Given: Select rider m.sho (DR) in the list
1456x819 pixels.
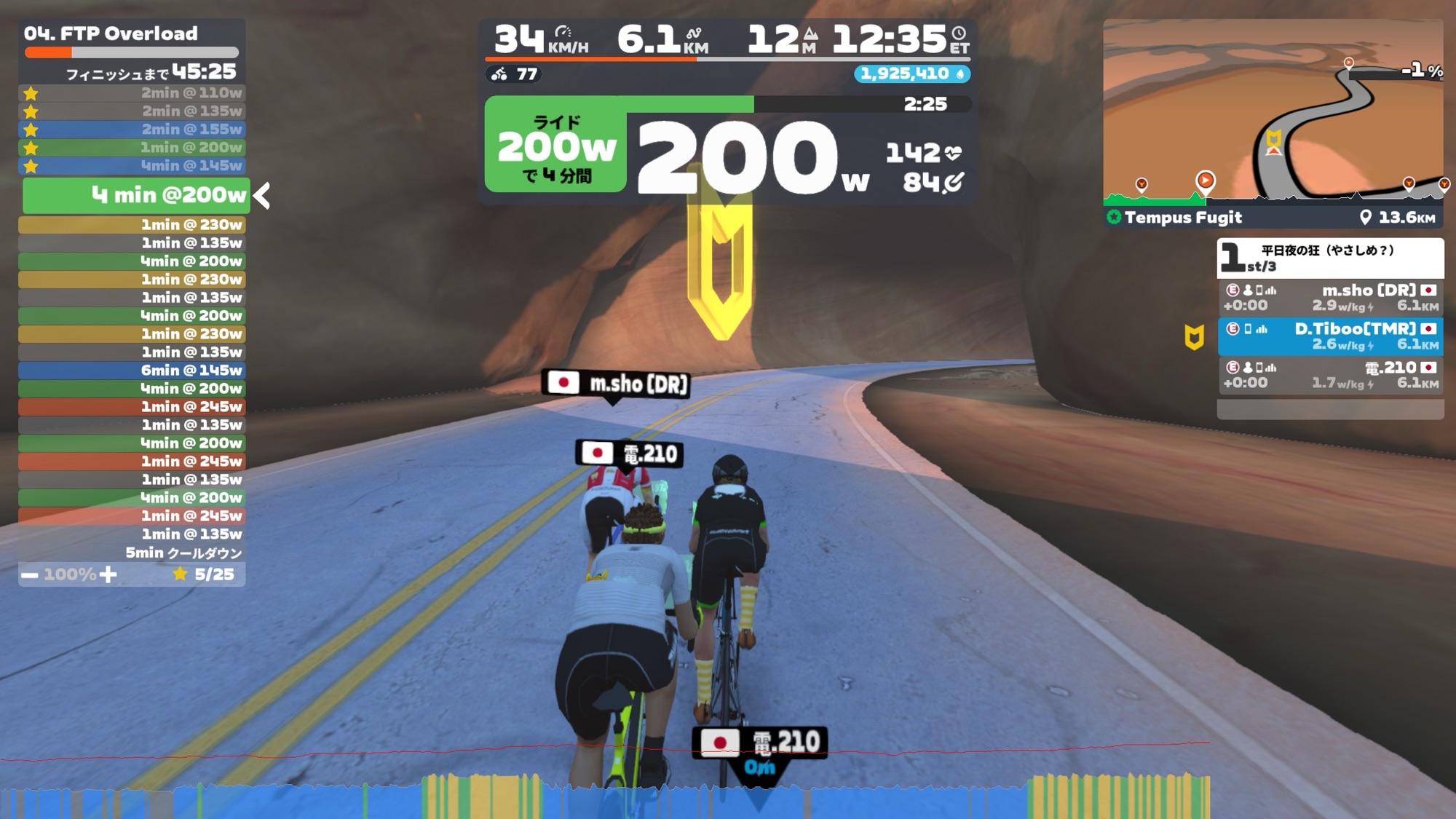Looking at the screenshot, I should pos(1330,298).
